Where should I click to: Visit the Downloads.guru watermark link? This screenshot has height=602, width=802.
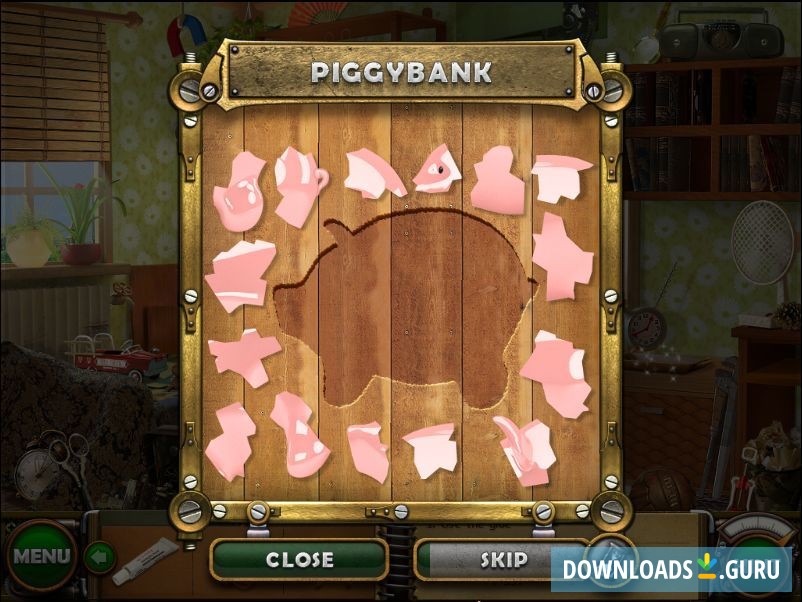[671, 569]
